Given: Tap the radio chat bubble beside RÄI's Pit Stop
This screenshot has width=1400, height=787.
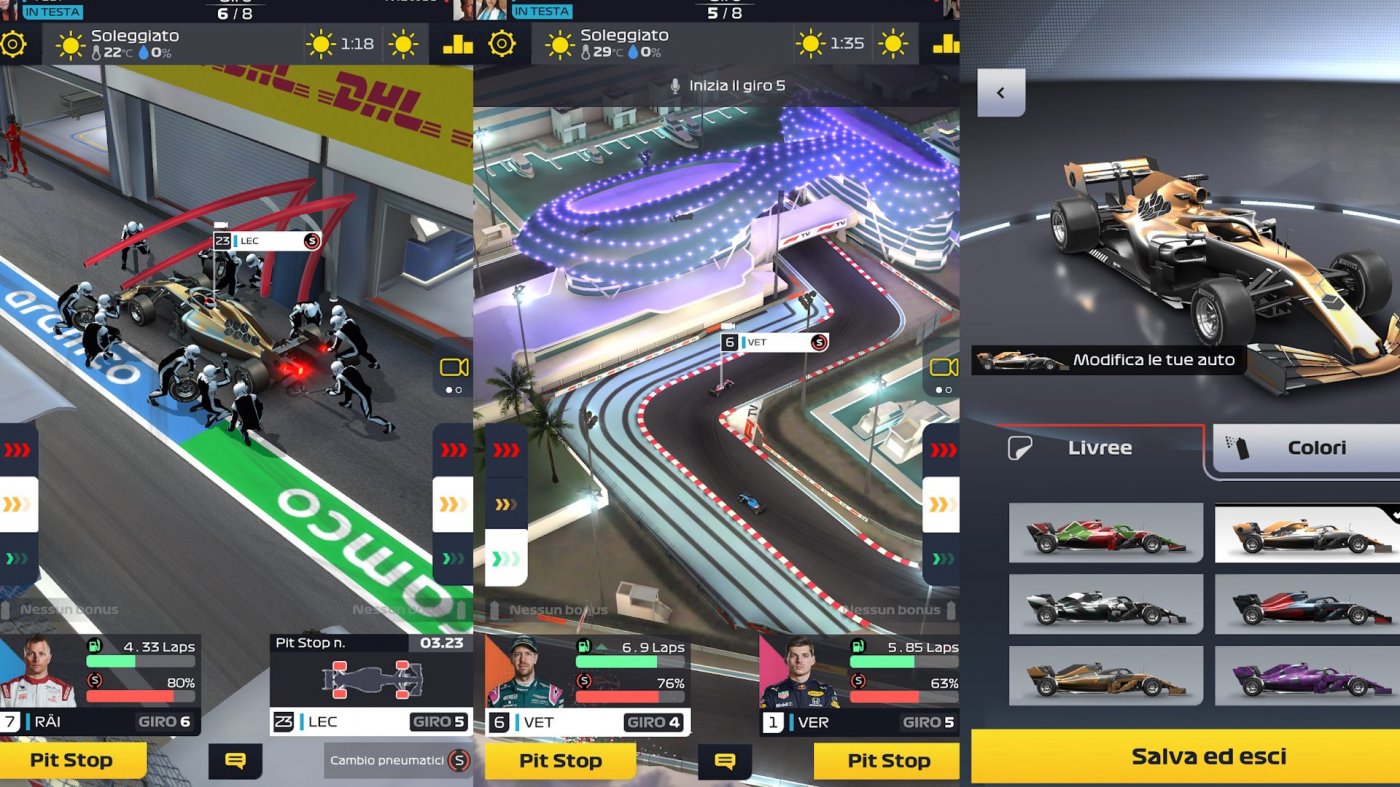Looking at the screenshot, I should pyautogui.click(x=237, y=761).
